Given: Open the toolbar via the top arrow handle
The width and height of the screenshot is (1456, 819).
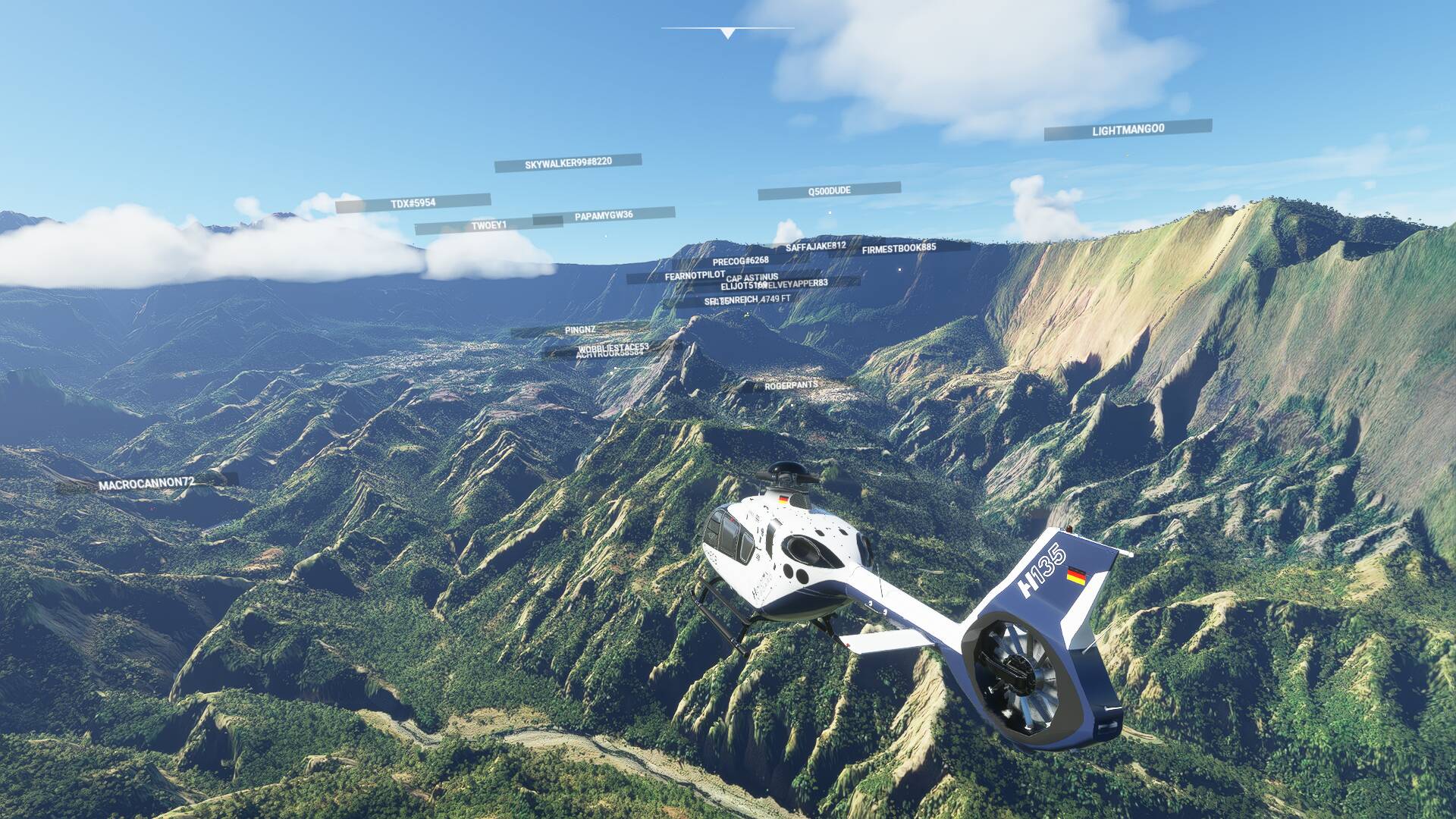Looking at the screenshot, I should [728, 33].
